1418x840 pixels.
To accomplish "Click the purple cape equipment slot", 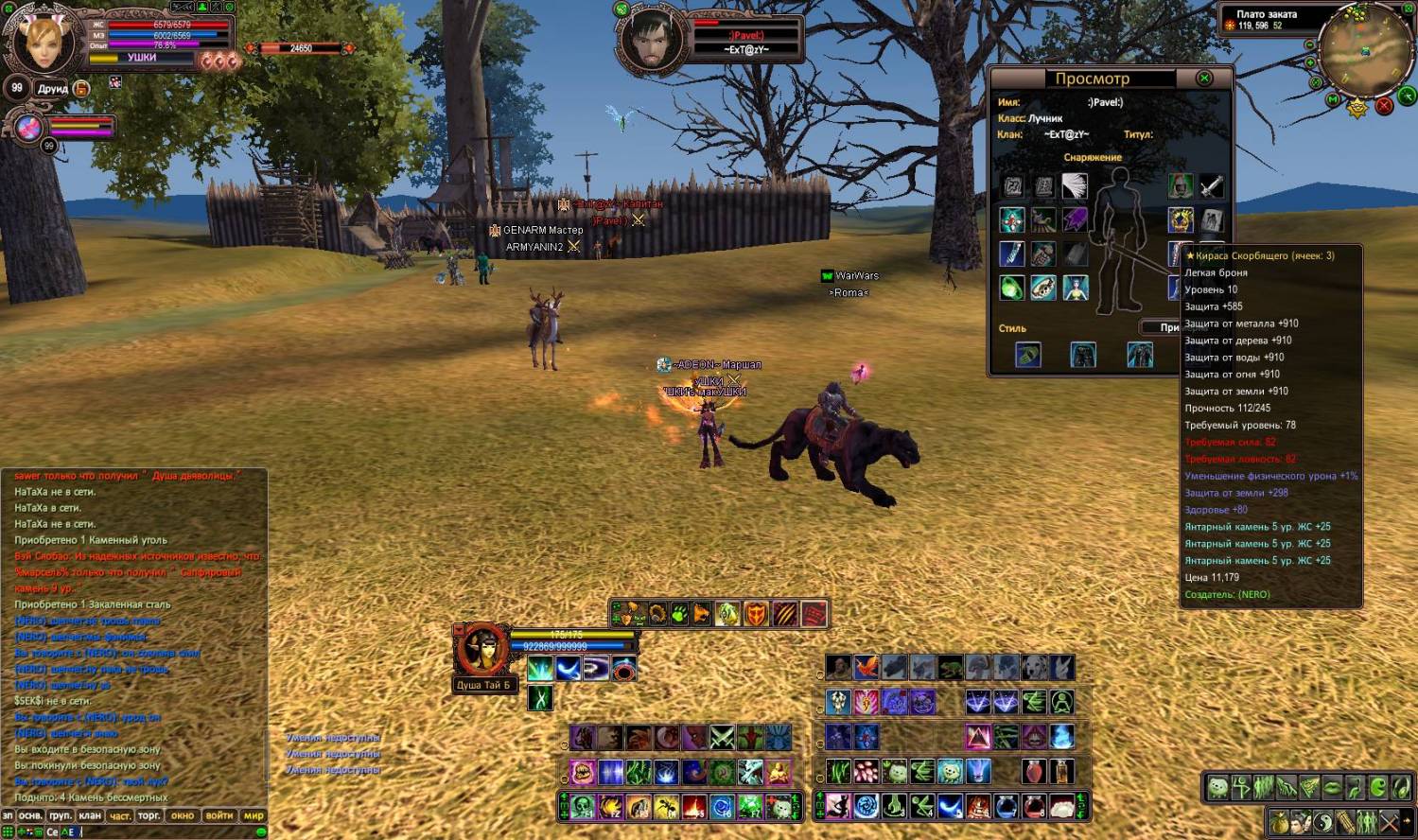I will pos(1075,220).
